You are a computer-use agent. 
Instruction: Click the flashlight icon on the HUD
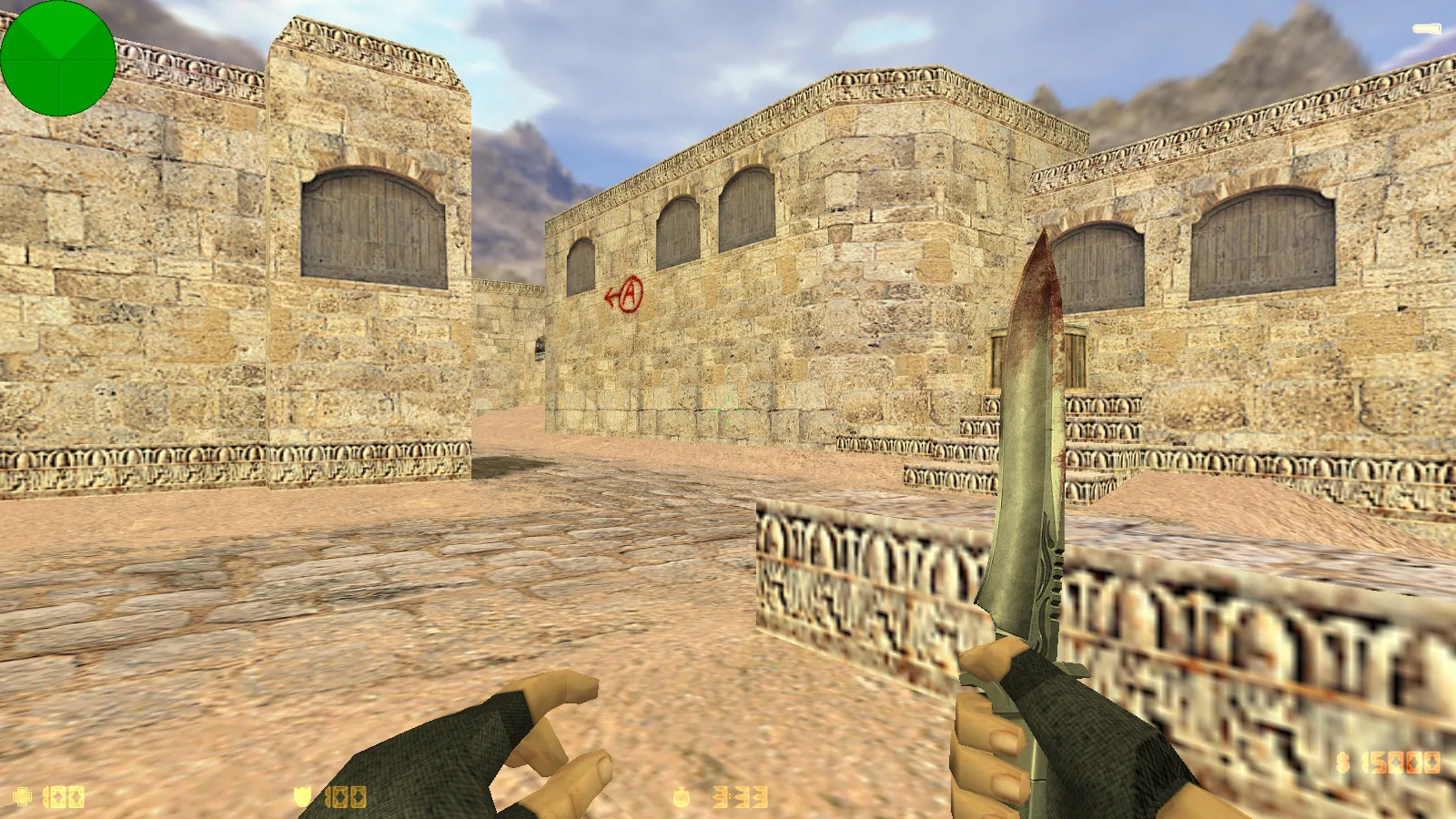pos(1426,30)
